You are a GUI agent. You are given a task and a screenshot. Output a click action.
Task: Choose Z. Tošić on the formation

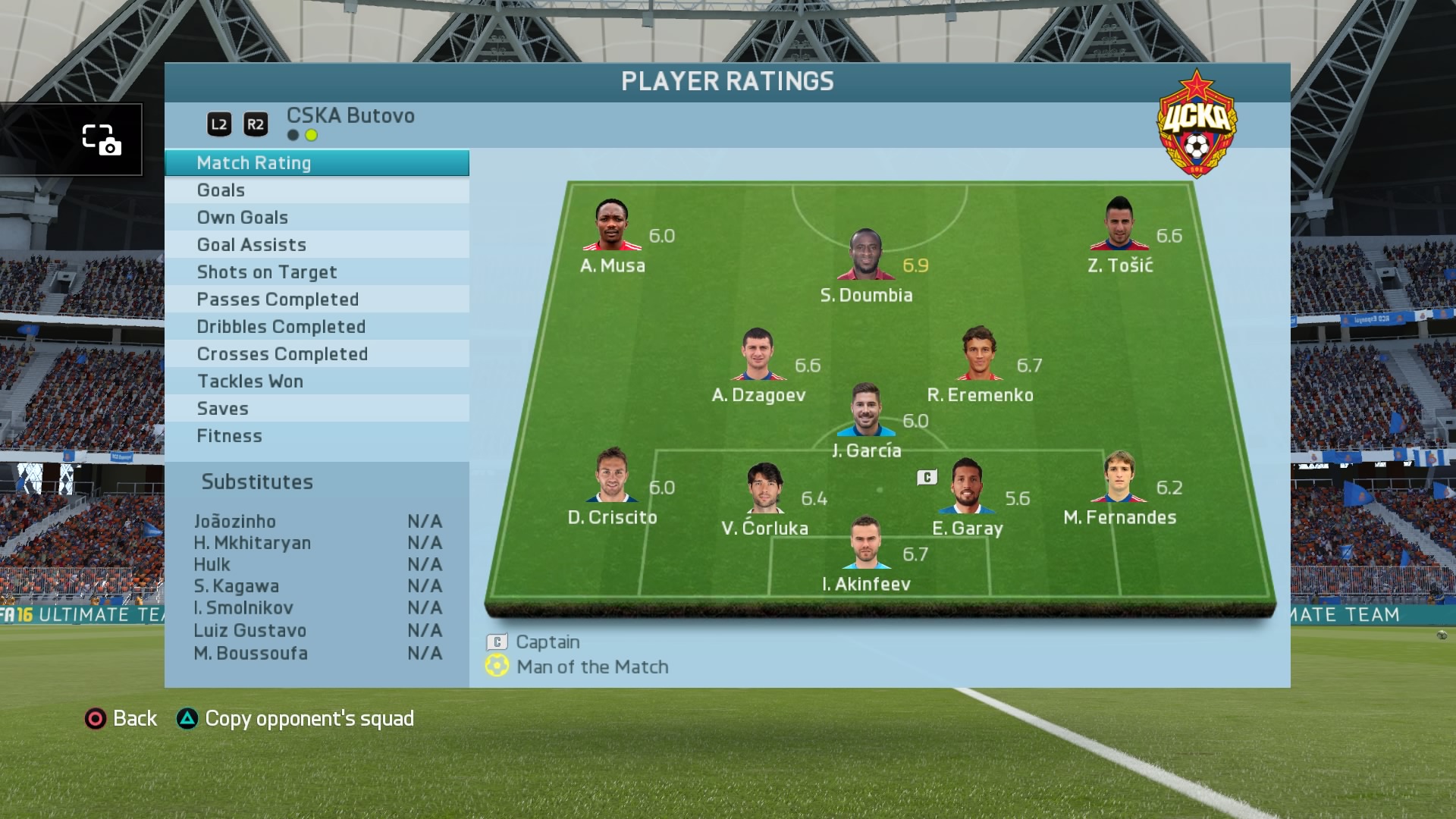(1119, 224)
